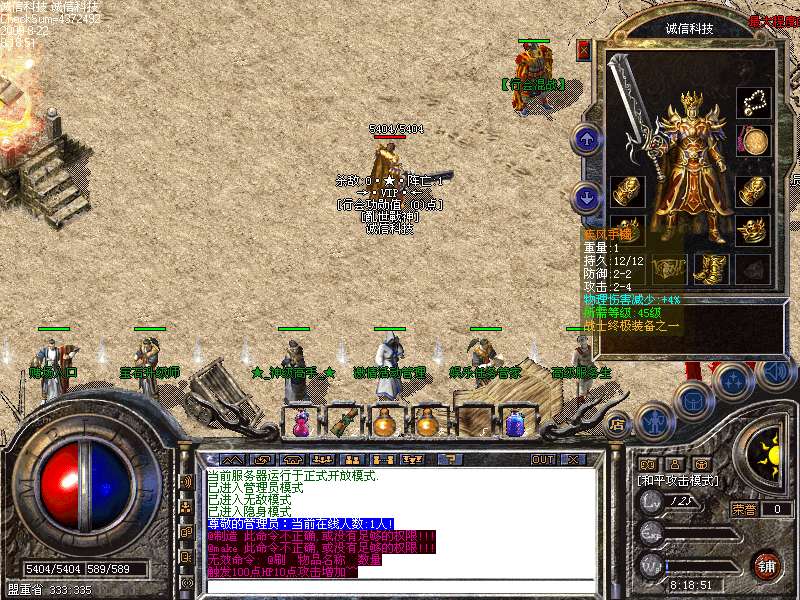
Task: Select the right-side golden bracelet slot
Action: [x=753, y=189]
